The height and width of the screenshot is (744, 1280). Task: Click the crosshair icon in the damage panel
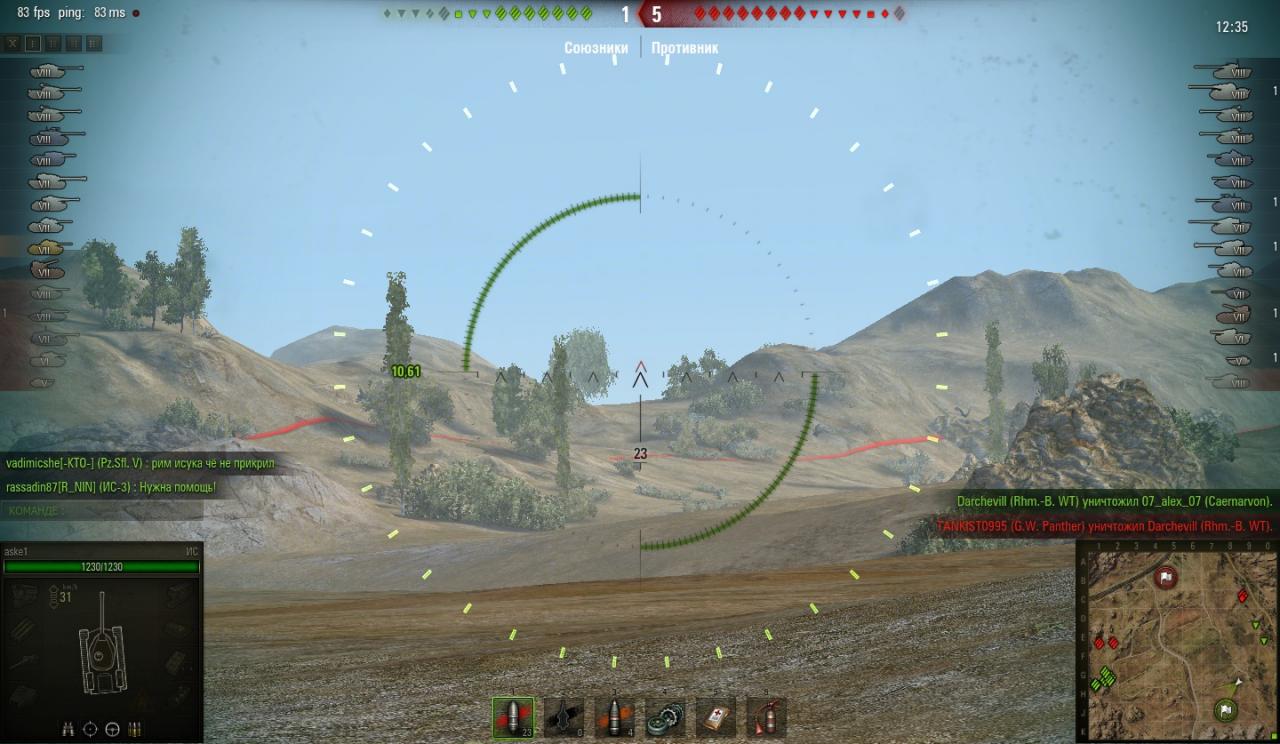click(x=91, y=728)
